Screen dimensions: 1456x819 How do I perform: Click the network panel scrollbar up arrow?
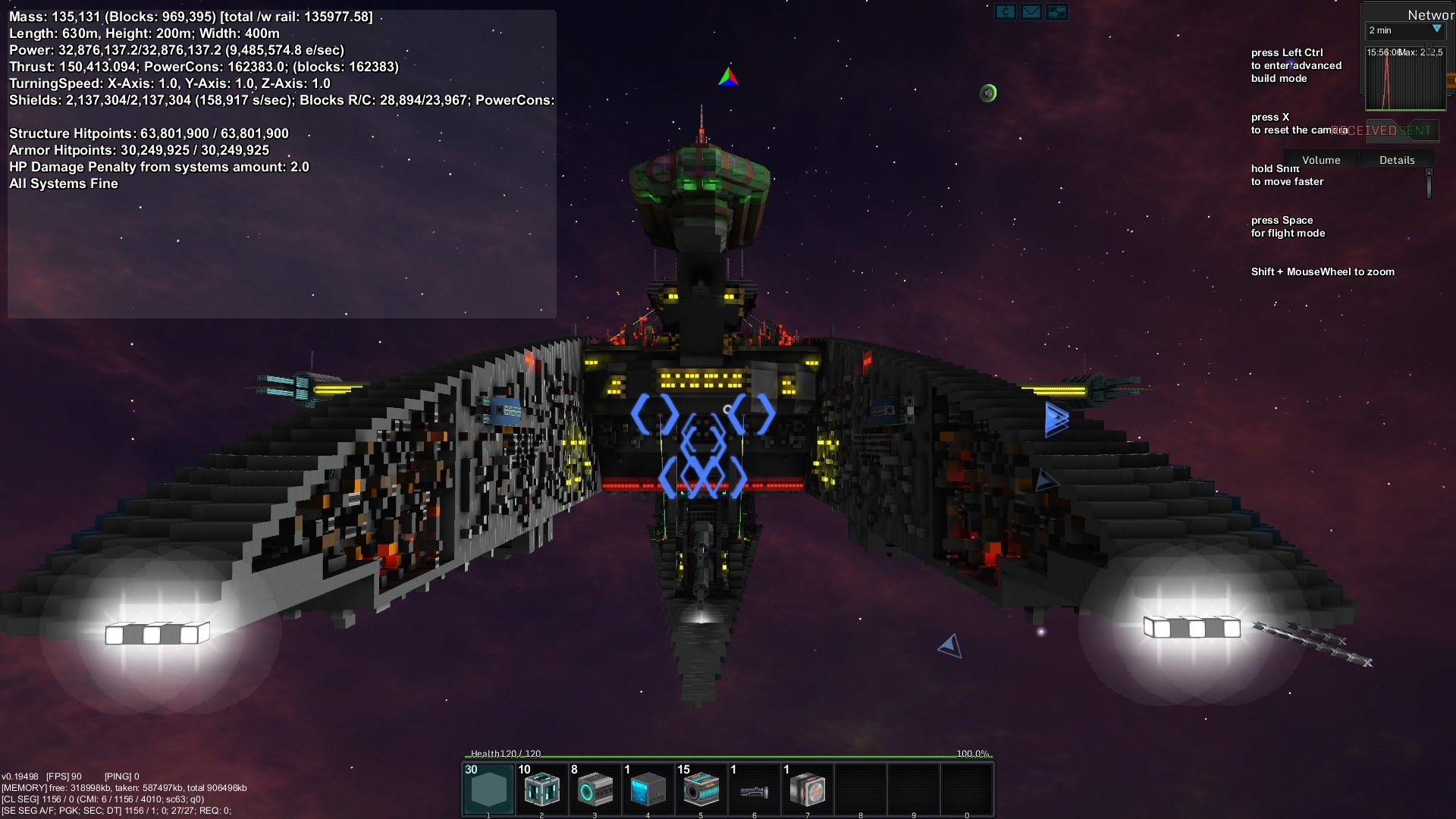[x=1429, y=173]
